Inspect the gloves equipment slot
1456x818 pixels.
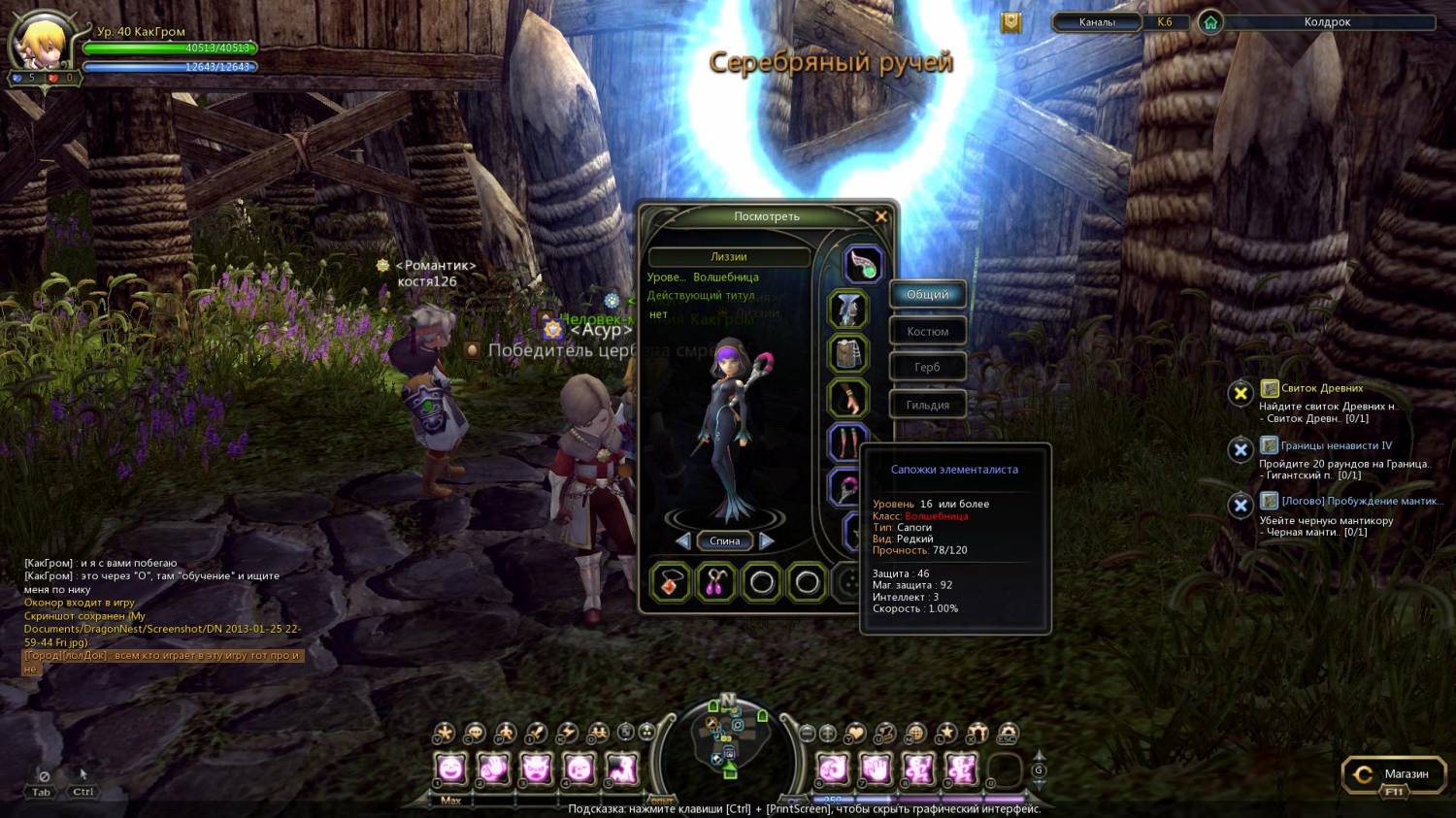(x=847, y=398)
